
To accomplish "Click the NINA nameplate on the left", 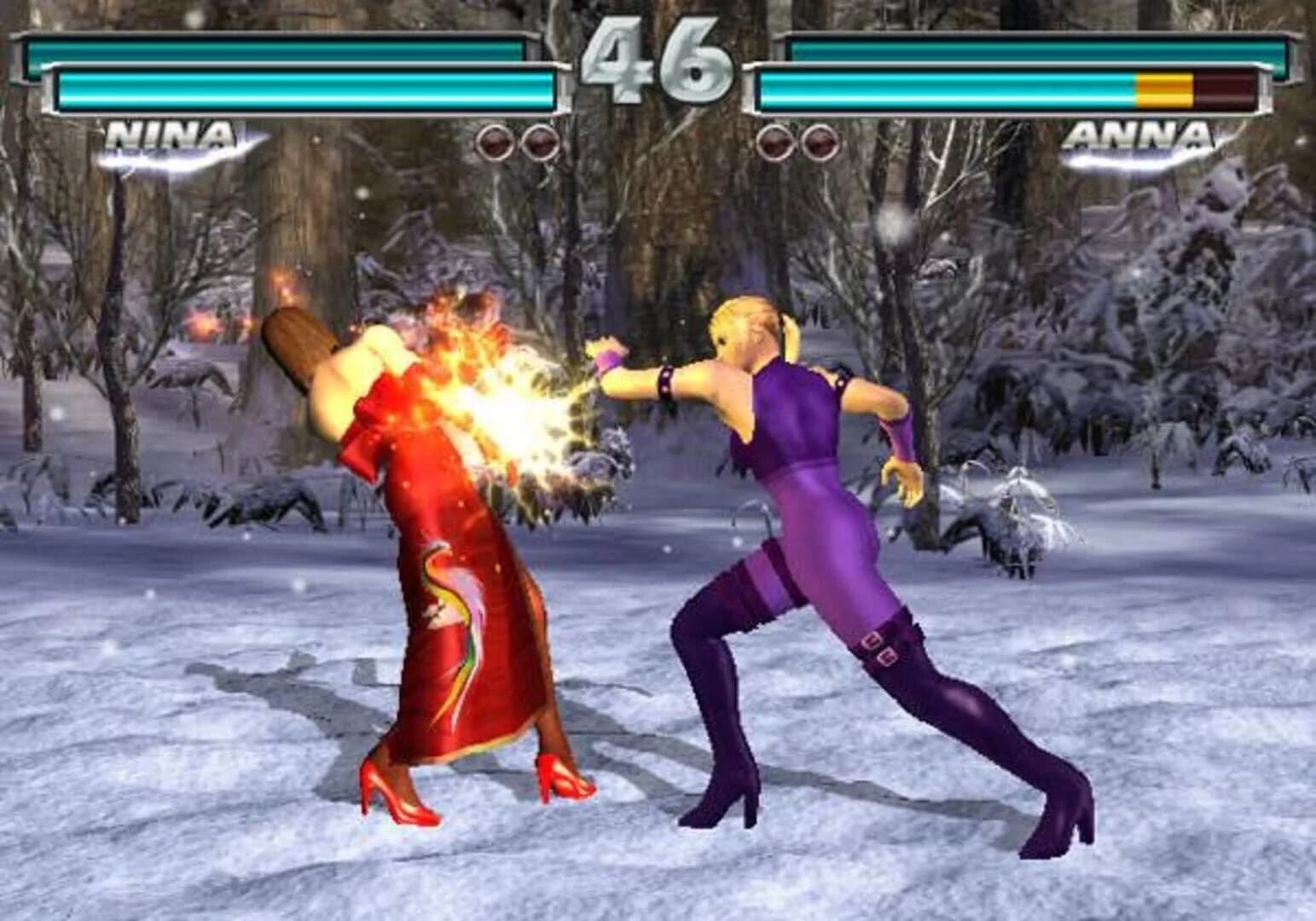I will [x=171, y=136].
